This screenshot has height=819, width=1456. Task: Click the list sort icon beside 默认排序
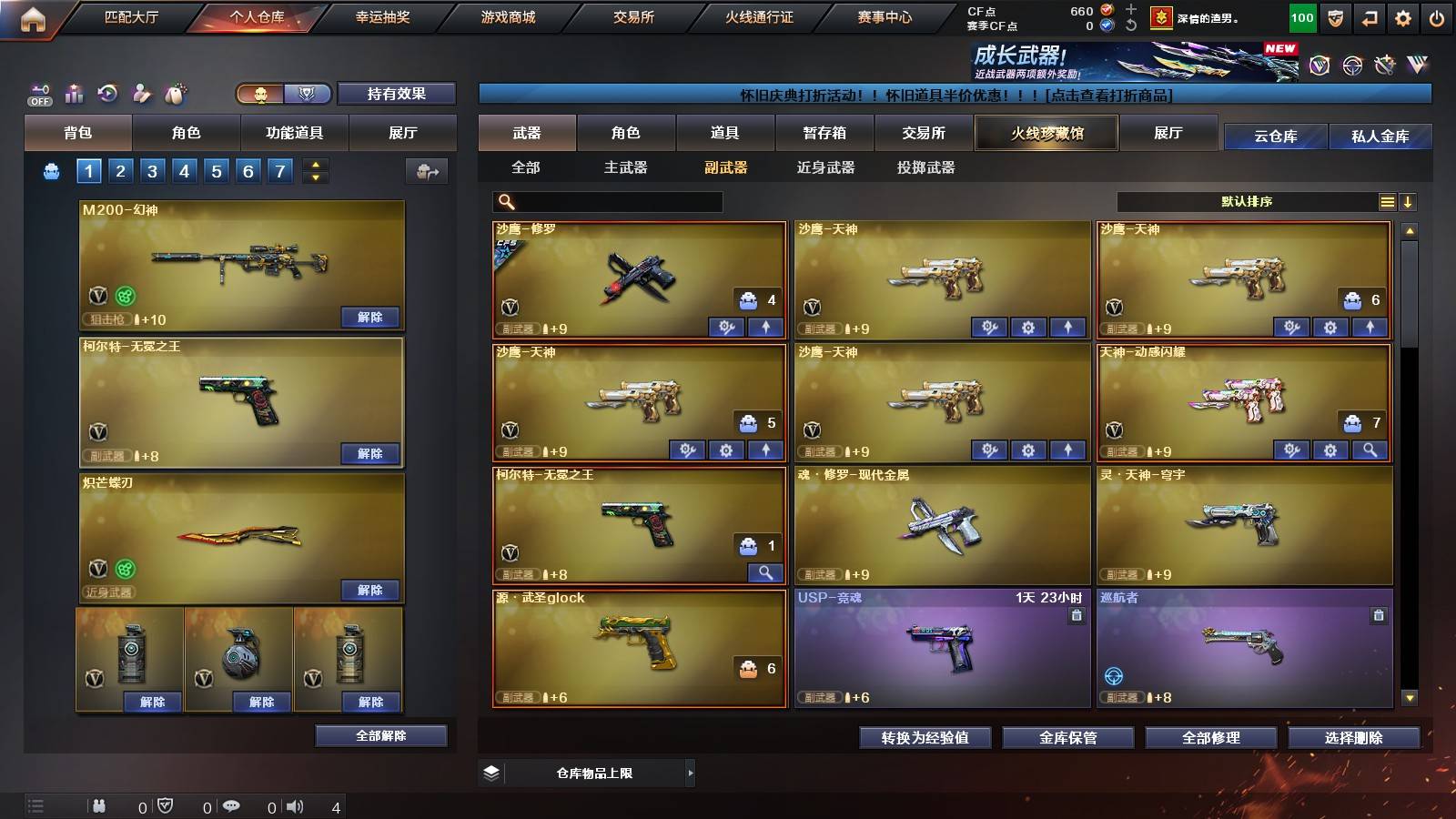tap(1387, 201)
